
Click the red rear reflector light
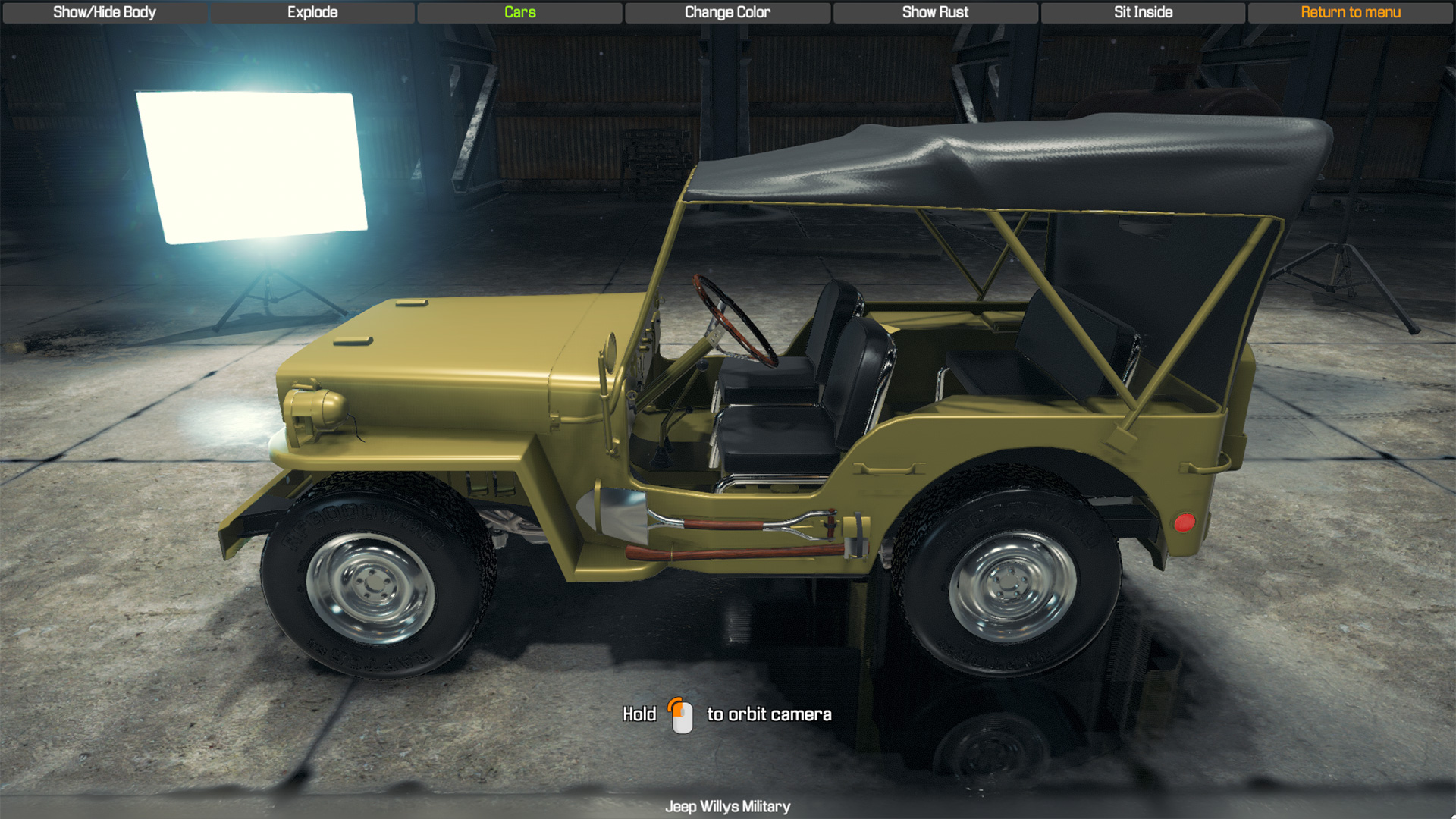point(1187,521)
